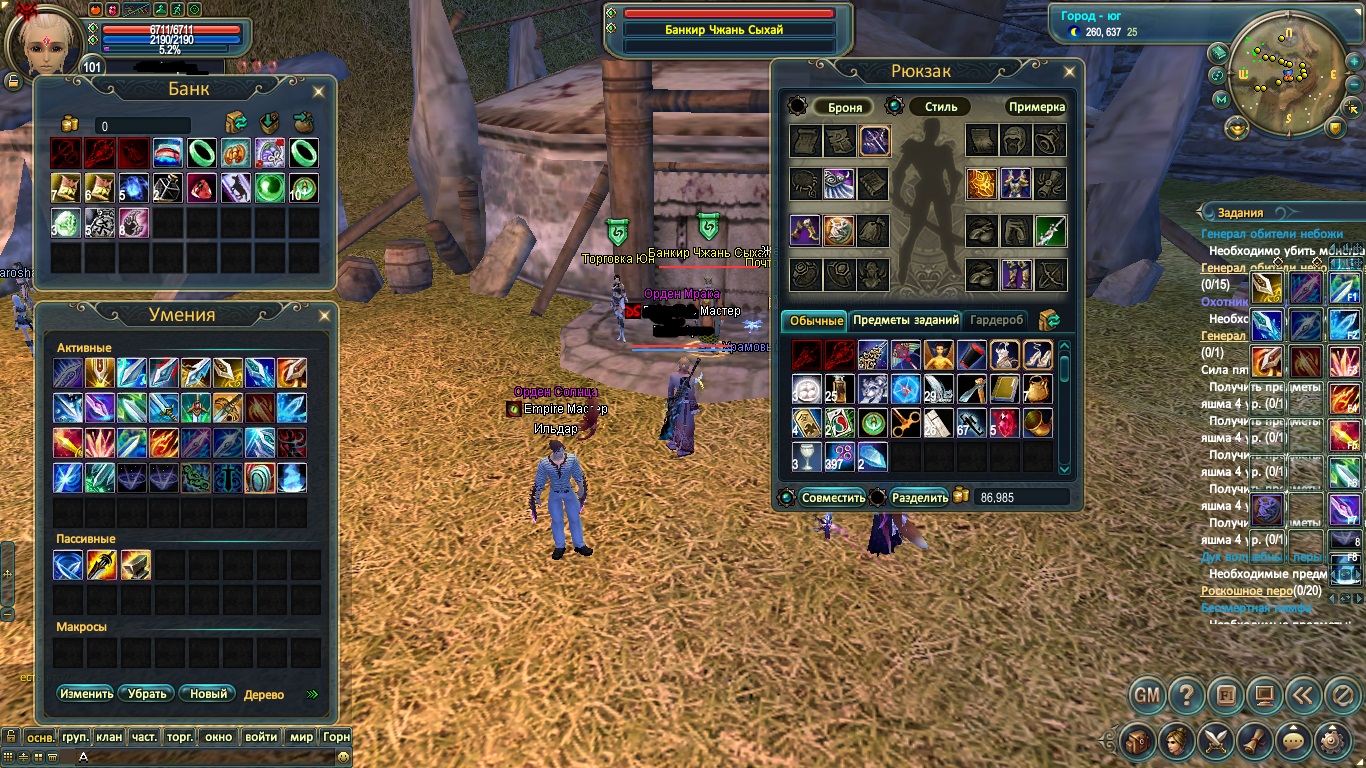Close the Банк window
This screenshot has width=1366, height=768.
[319, 92]
